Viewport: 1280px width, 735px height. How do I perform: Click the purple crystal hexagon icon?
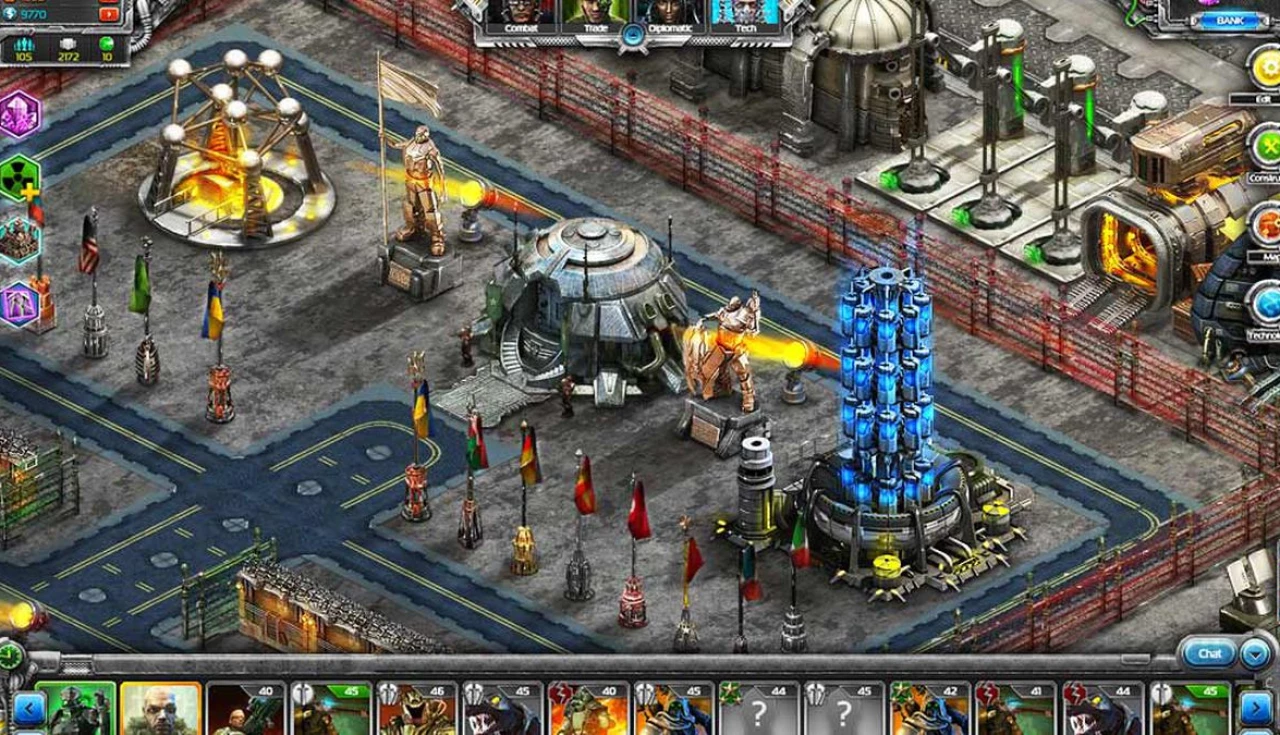coord(18,114)
